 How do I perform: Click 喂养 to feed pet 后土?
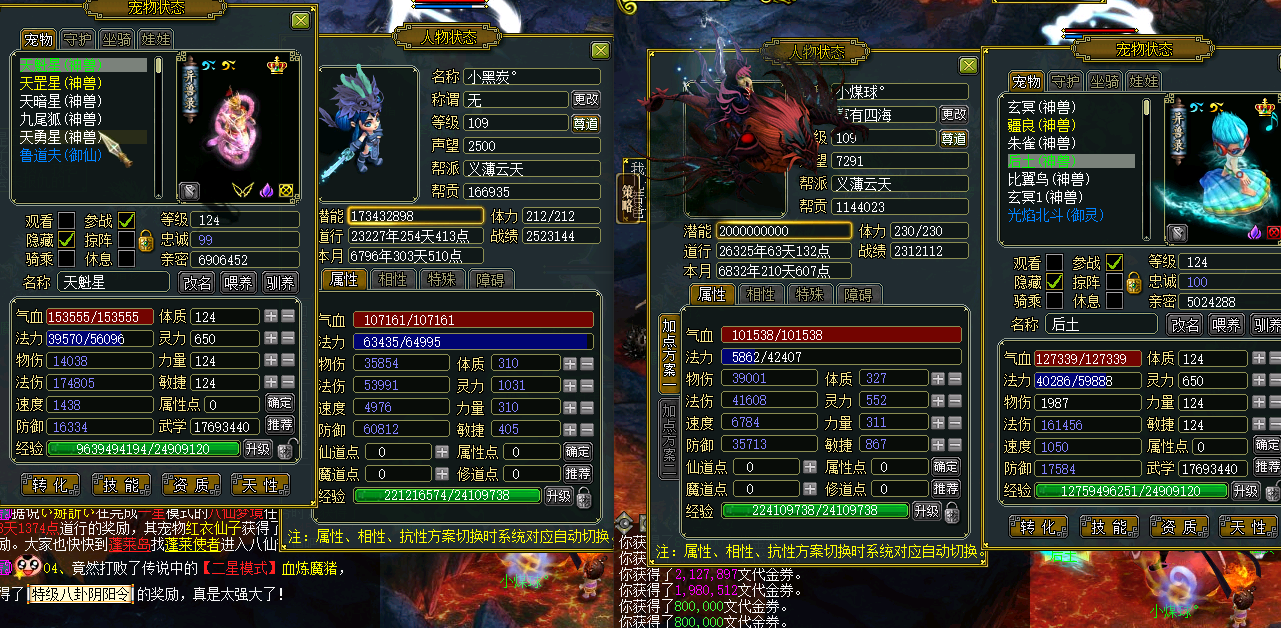click(x=1226, y=325)
